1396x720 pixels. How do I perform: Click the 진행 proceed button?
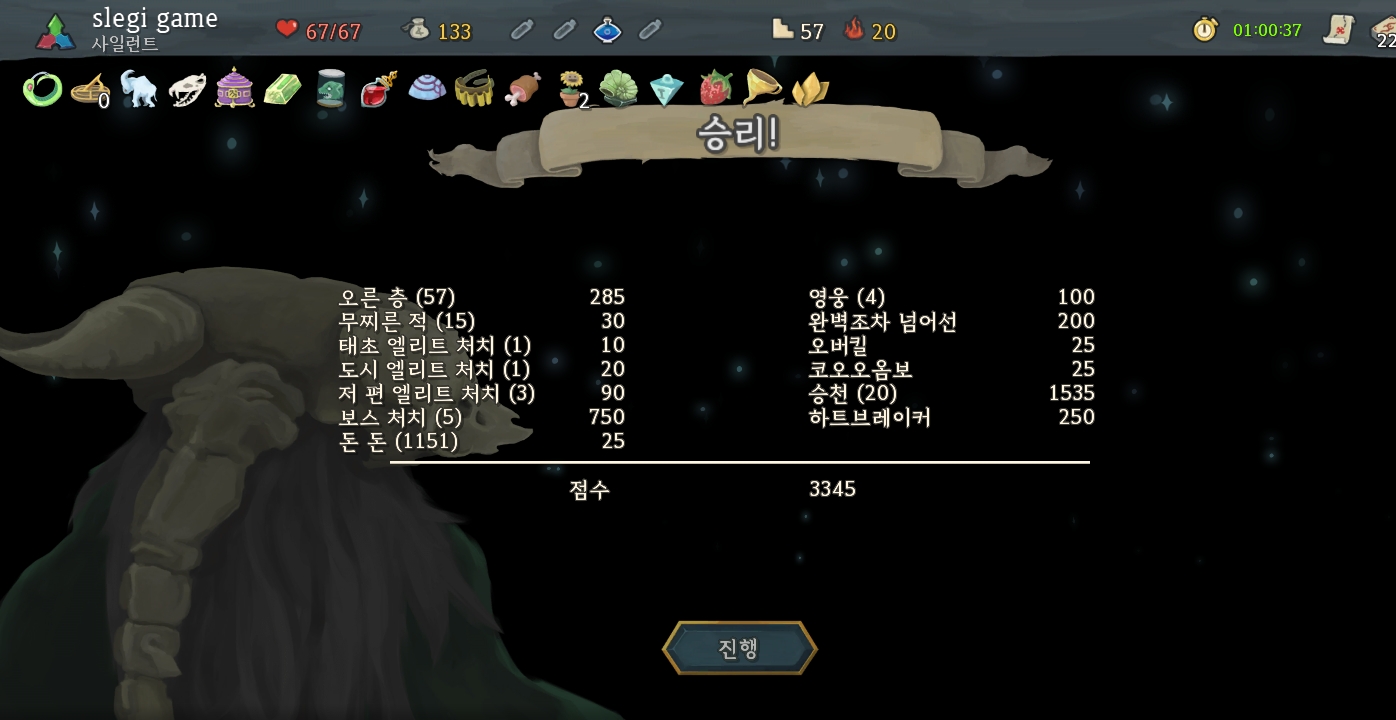click(739, 648)
